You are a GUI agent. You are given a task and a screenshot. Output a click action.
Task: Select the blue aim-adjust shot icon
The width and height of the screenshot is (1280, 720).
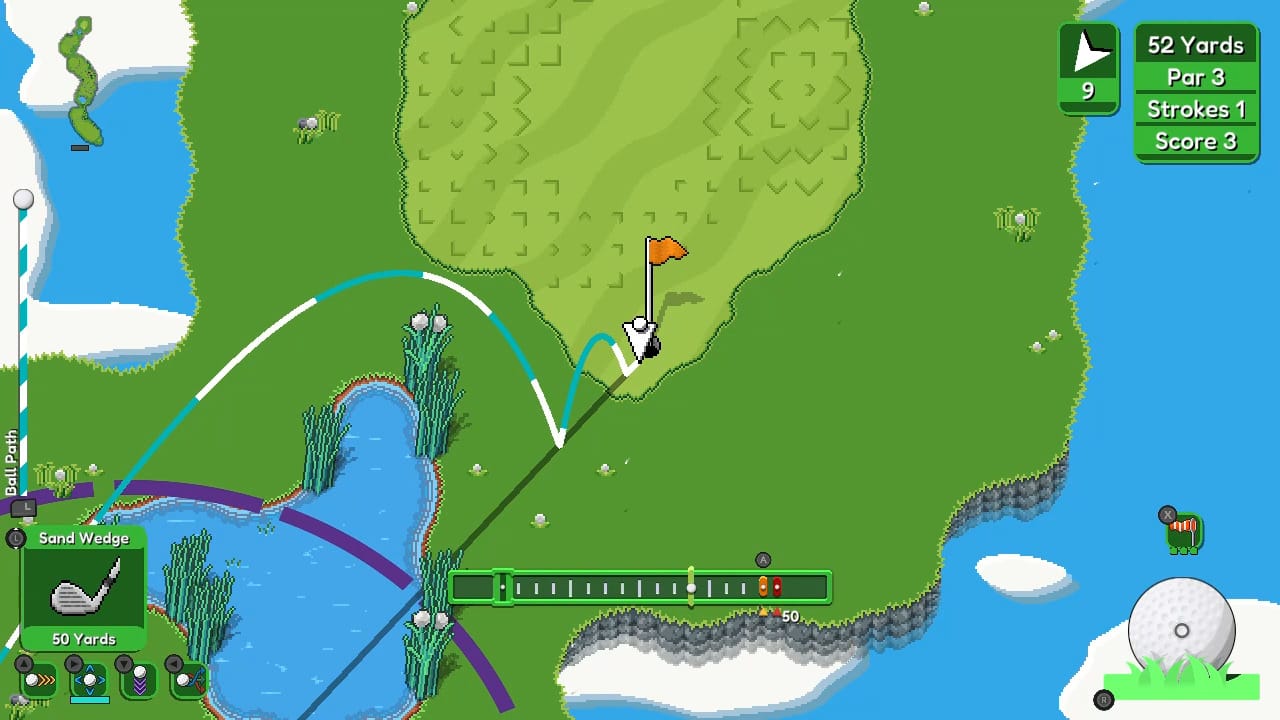click(90, 681)
